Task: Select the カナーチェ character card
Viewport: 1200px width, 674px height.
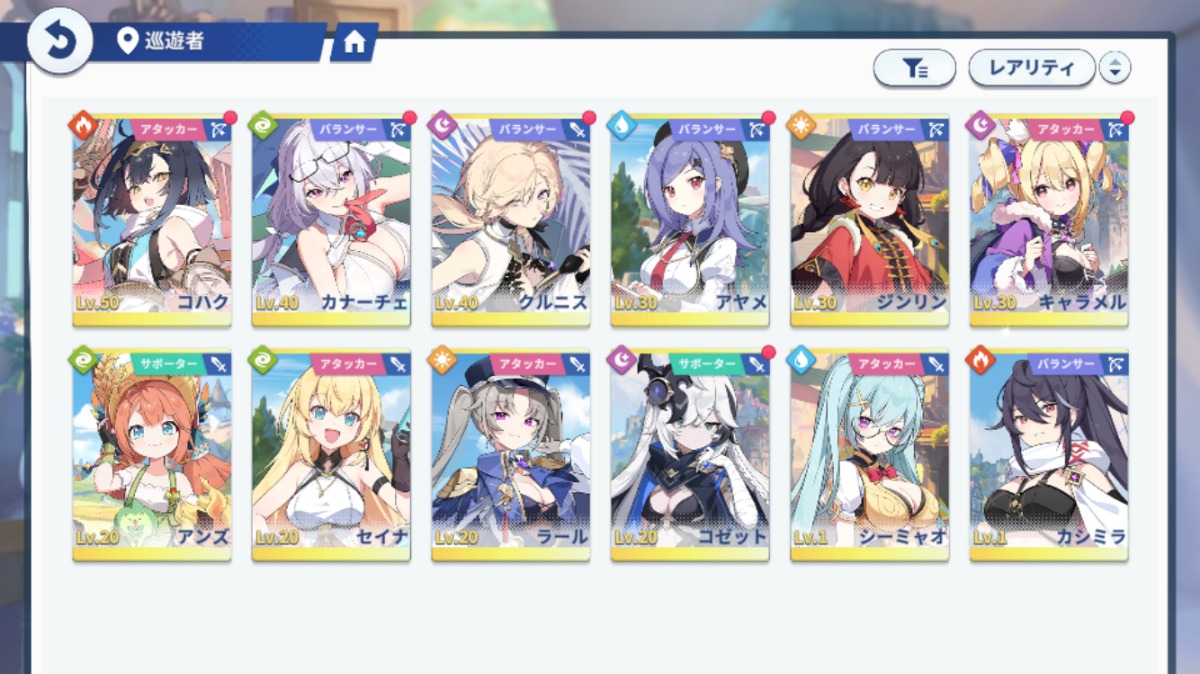Action: (331, 220)
